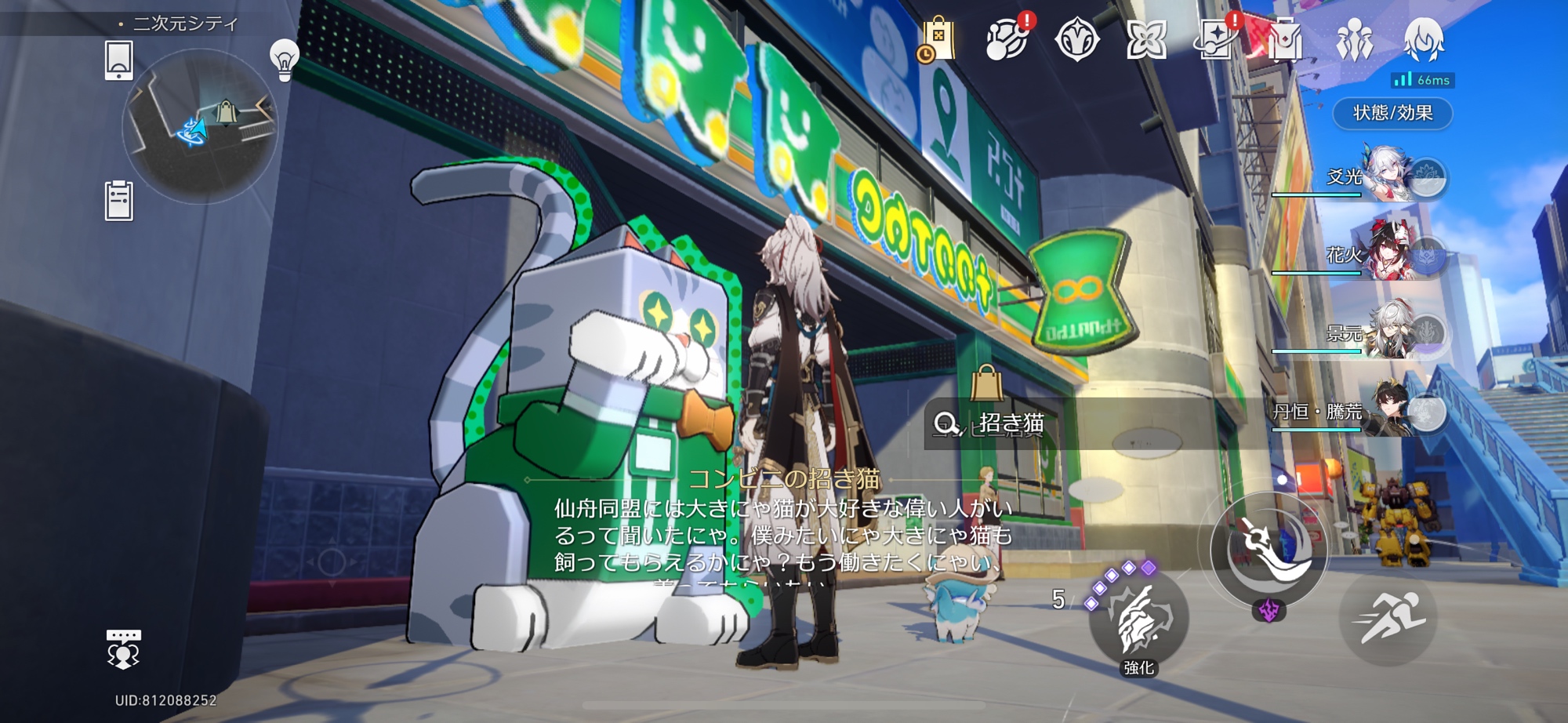
Task: Open the phone menu icon
Action: pyautogui.click(x=119, y=60)
